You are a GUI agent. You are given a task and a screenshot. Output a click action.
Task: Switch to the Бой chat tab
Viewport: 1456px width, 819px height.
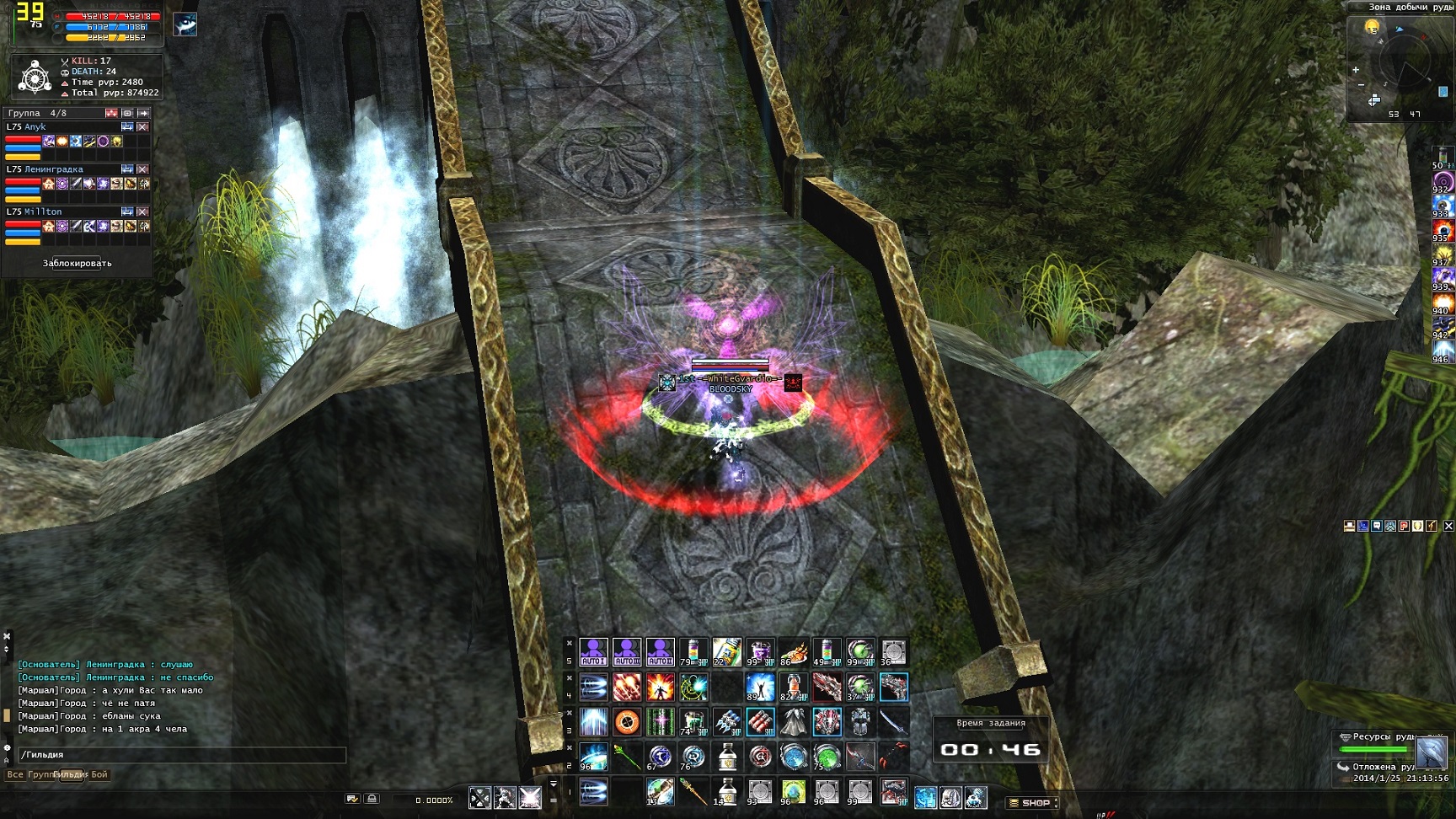coord(99,774)
